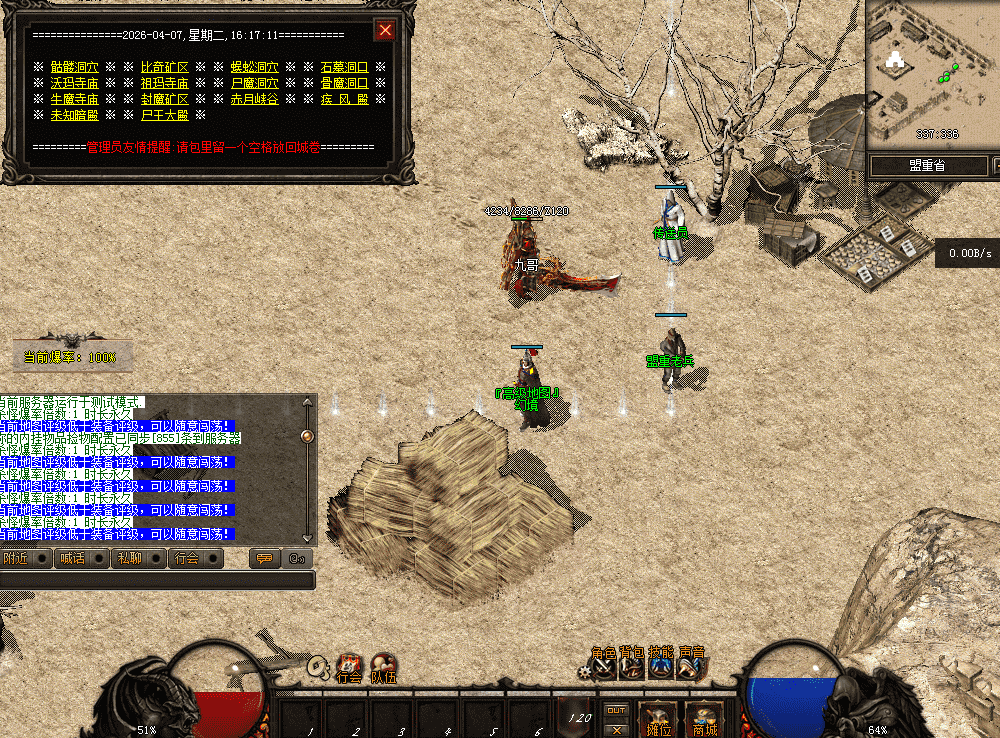This screenshot has width=1000, height=738.
Task: Open the 摊位 stall button
Action: tap(657, 718)
